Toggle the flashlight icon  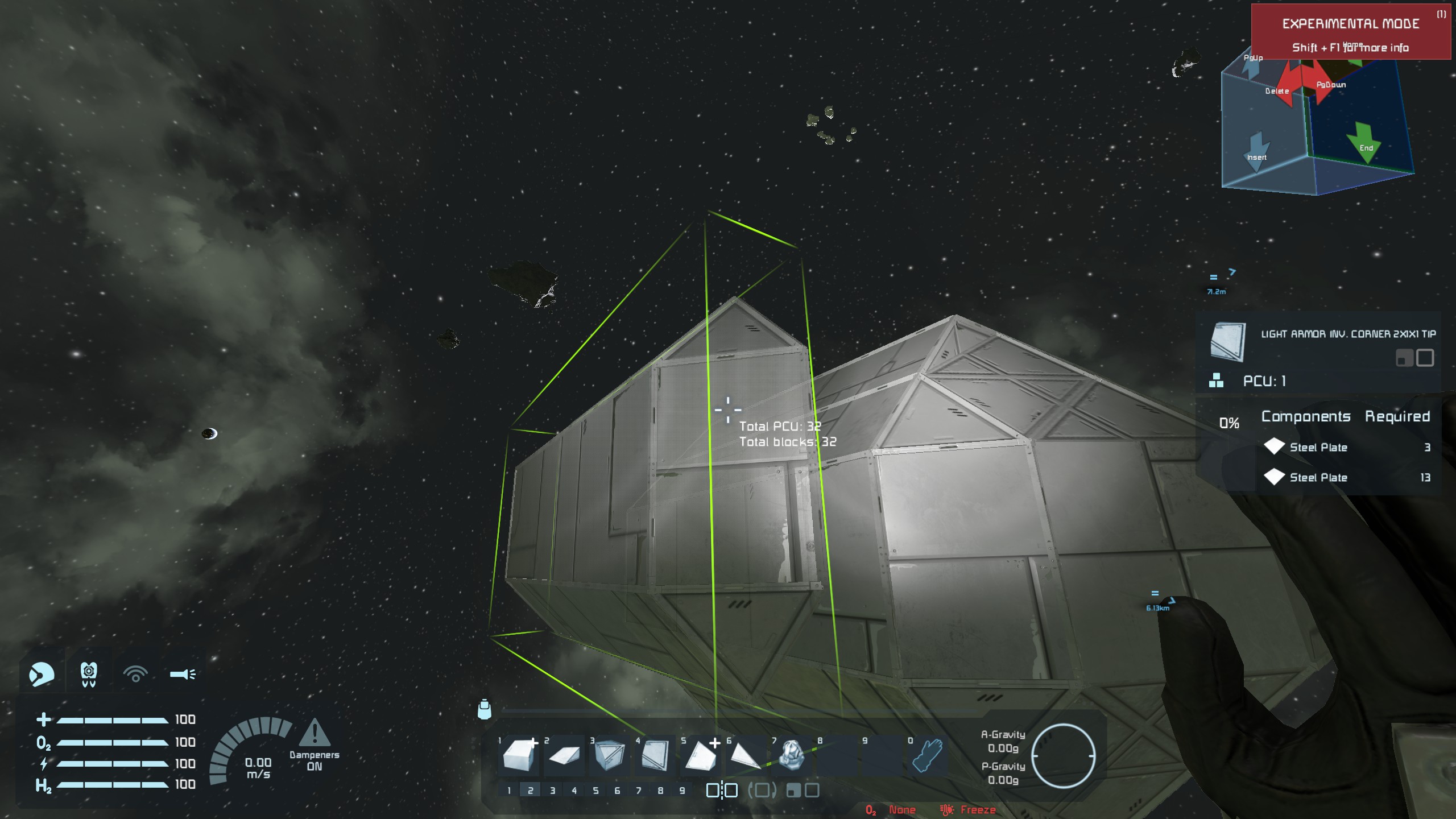[x=183, y=674]
